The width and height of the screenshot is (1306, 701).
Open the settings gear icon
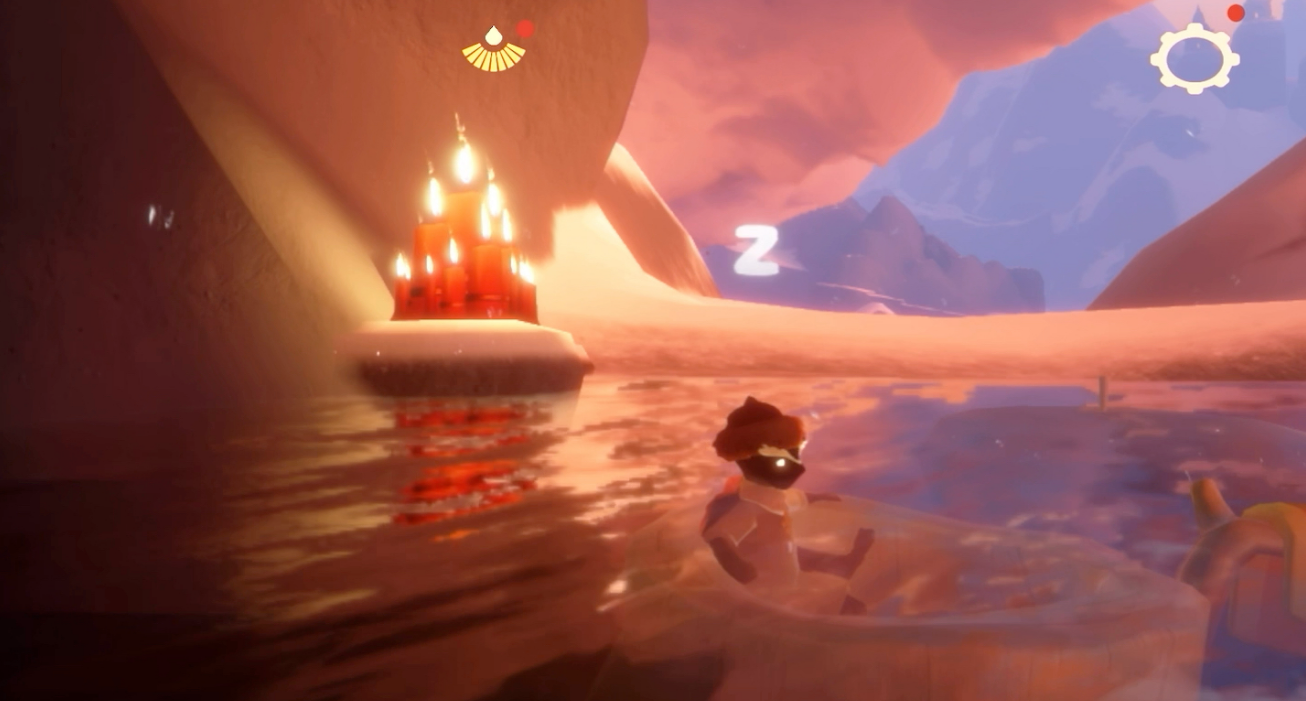[1194, 57]
